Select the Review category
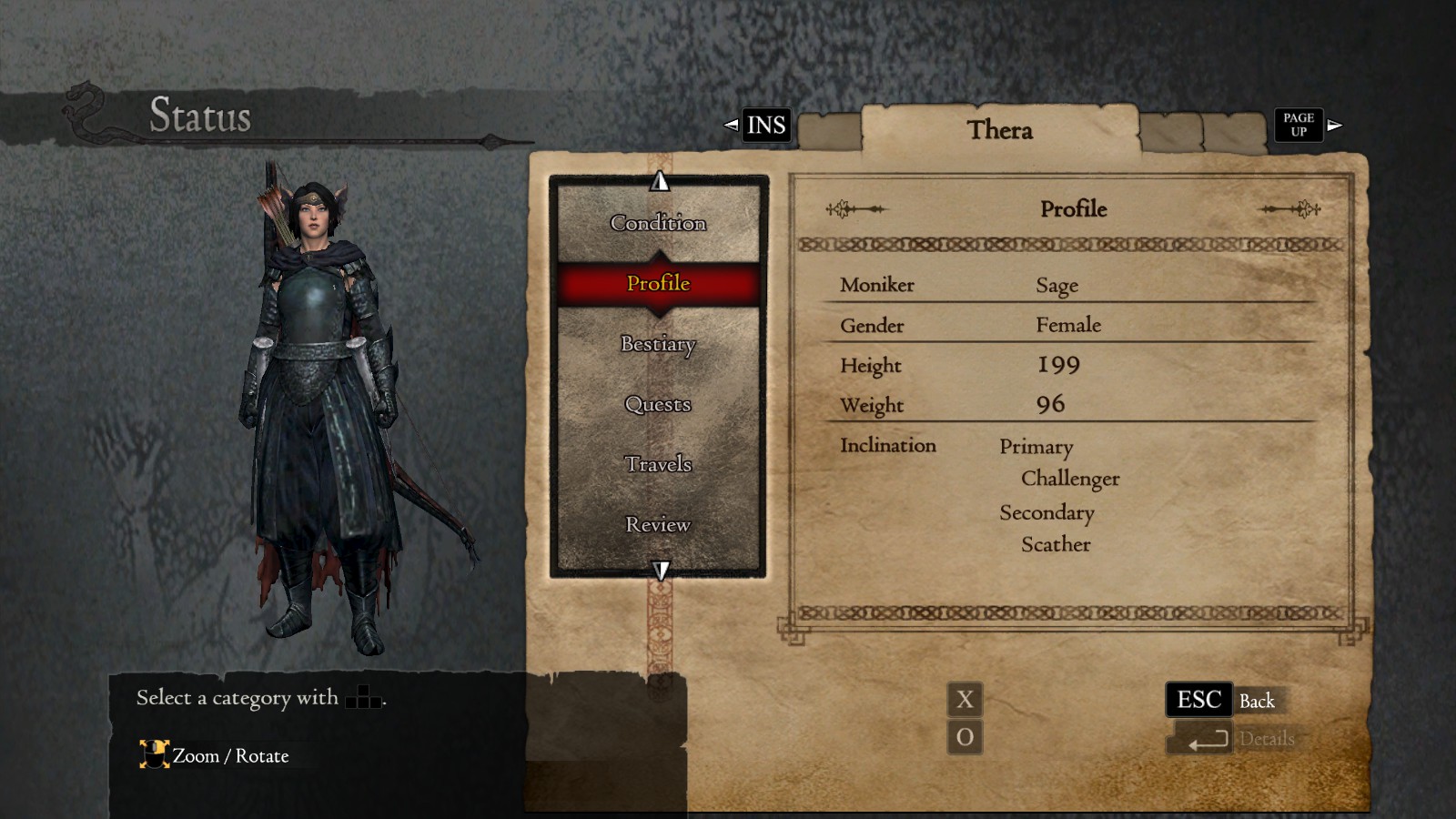 click(x=658, y=524)
